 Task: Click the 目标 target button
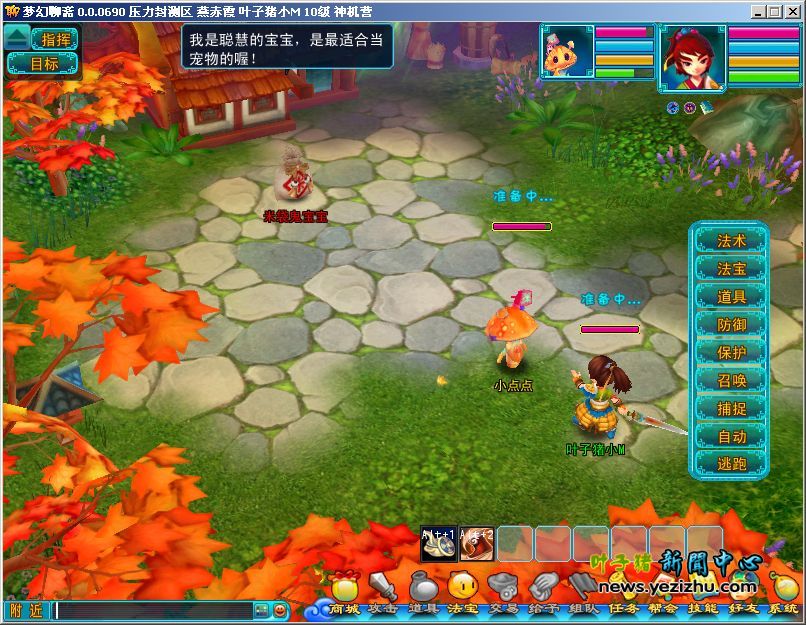(x=43, y=64)
